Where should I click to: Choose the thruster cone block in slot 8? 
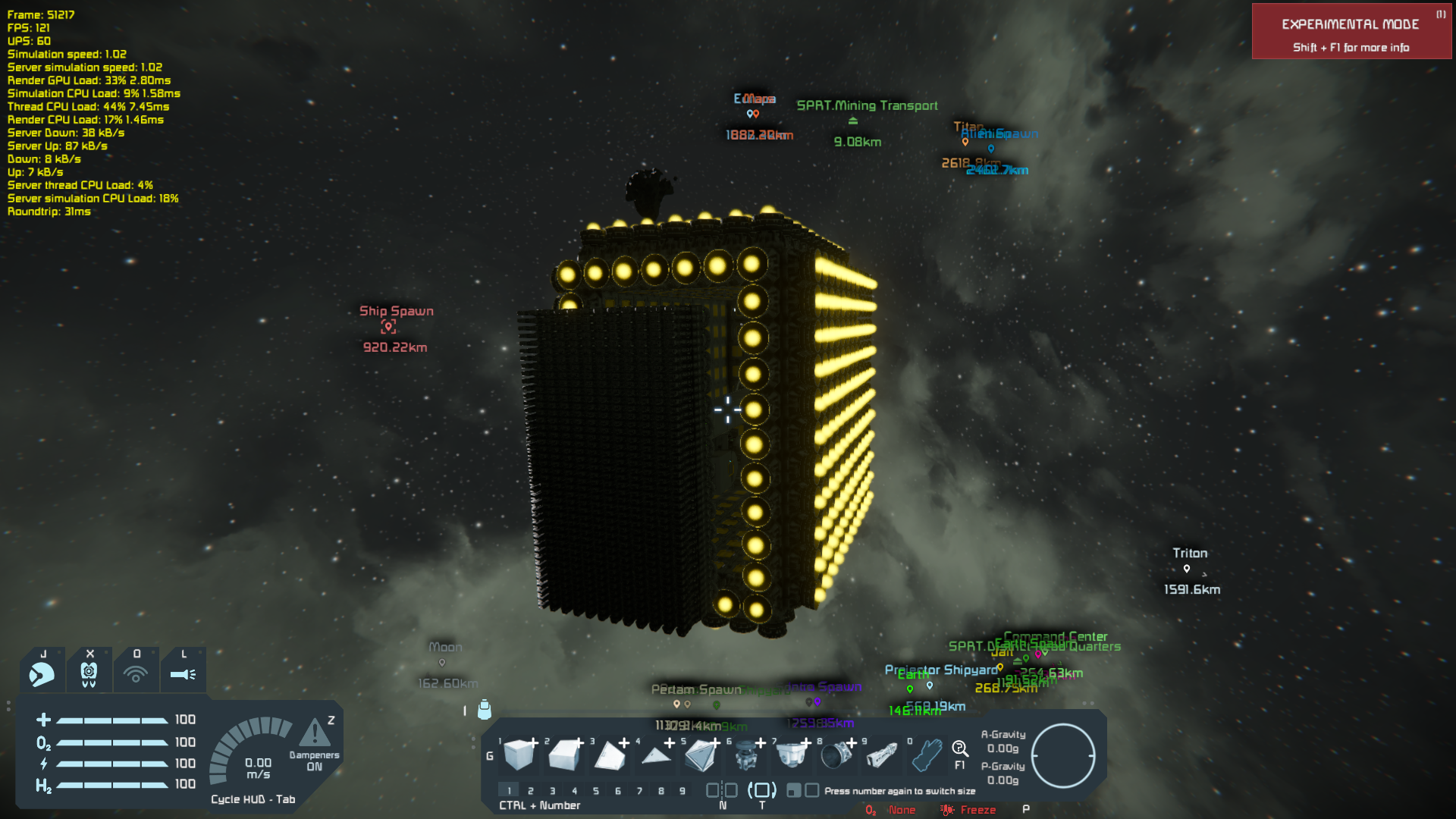pyautogui.click(x=836, y=755)
